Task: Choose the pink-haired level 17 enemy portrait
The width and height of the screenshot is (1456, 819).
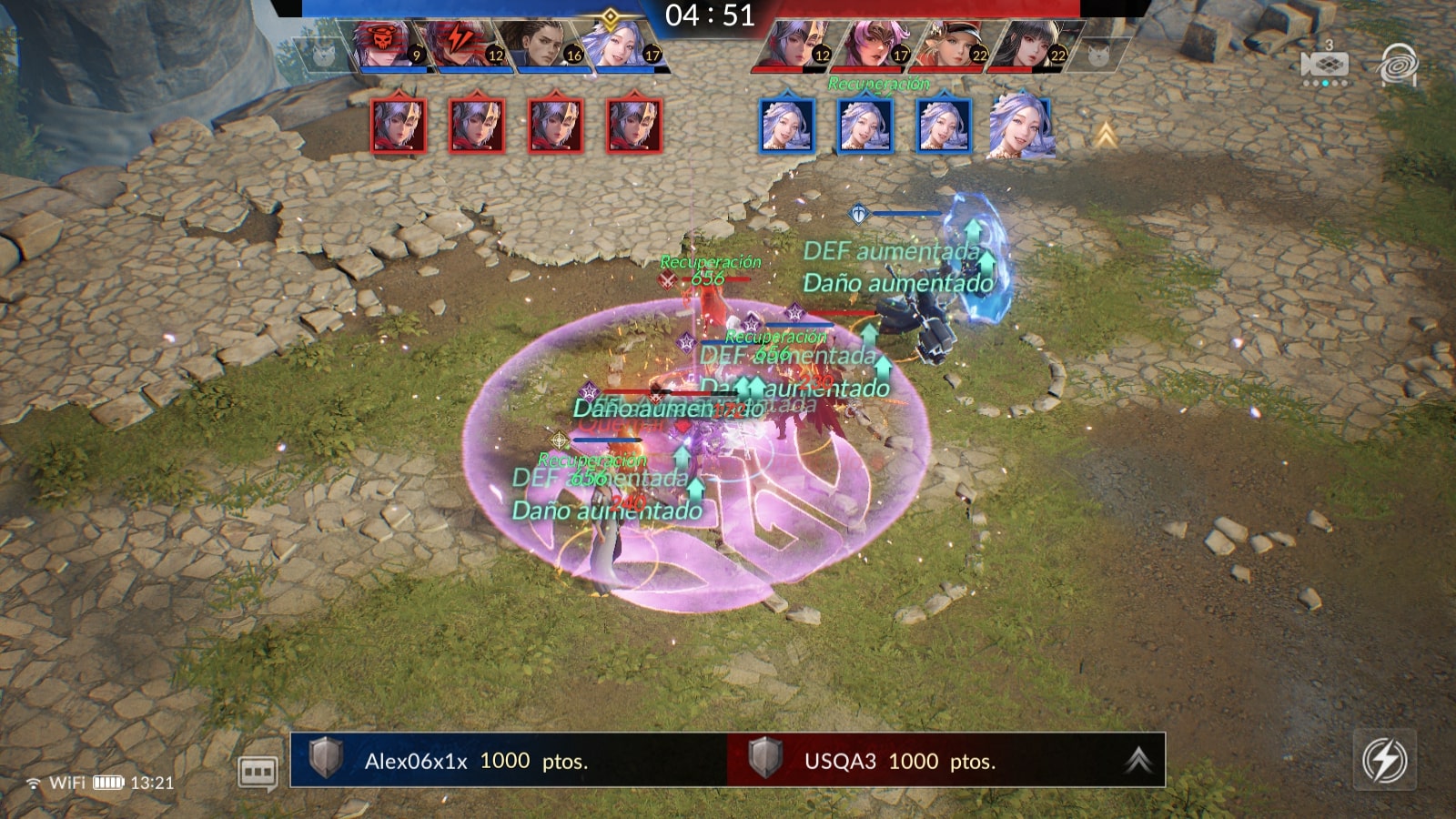Action: (x=872, y=45)
